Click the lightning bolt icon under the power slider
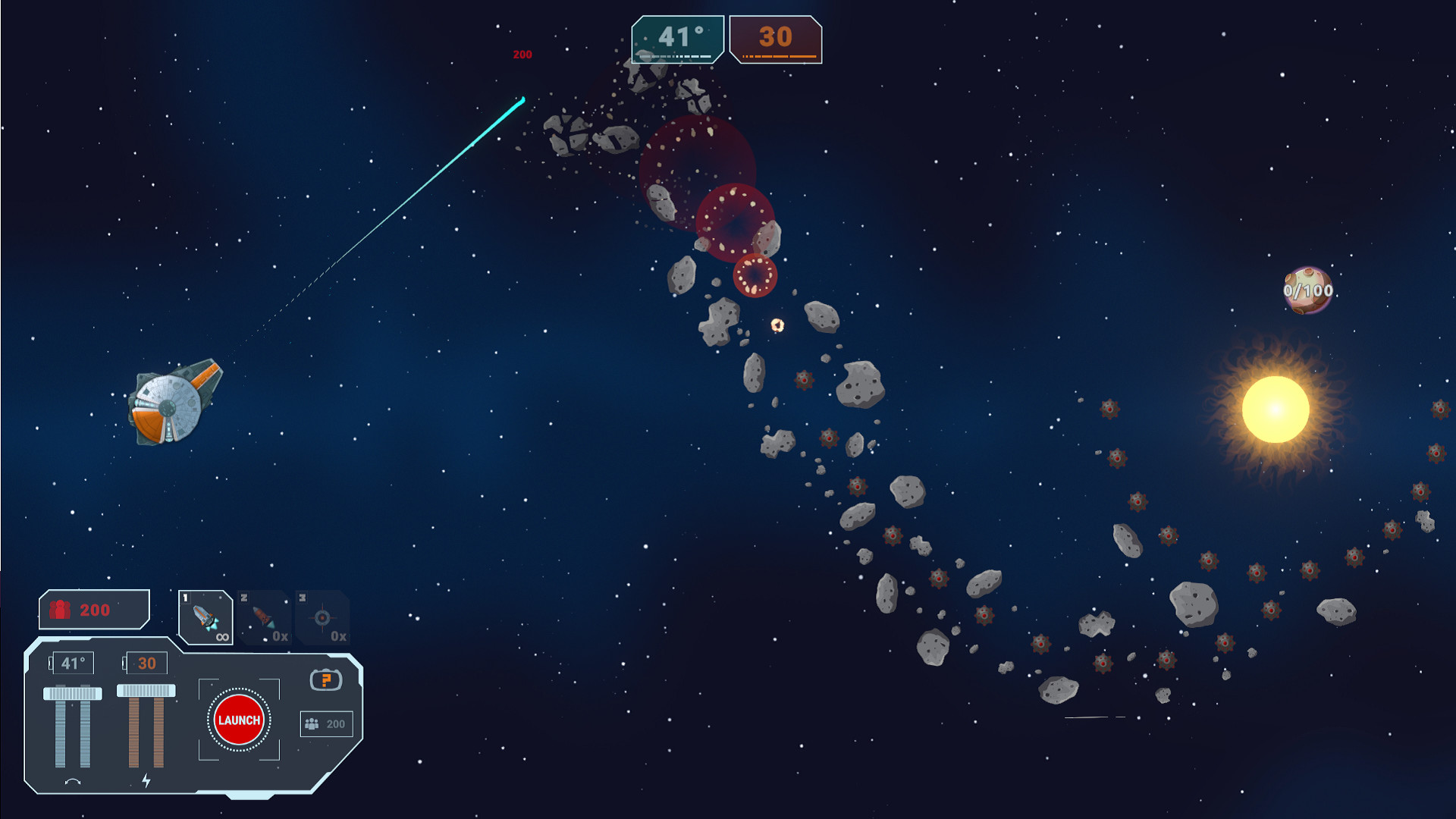Image resolution: width=1456 pixels, height=819 pixels. (147, 780)
